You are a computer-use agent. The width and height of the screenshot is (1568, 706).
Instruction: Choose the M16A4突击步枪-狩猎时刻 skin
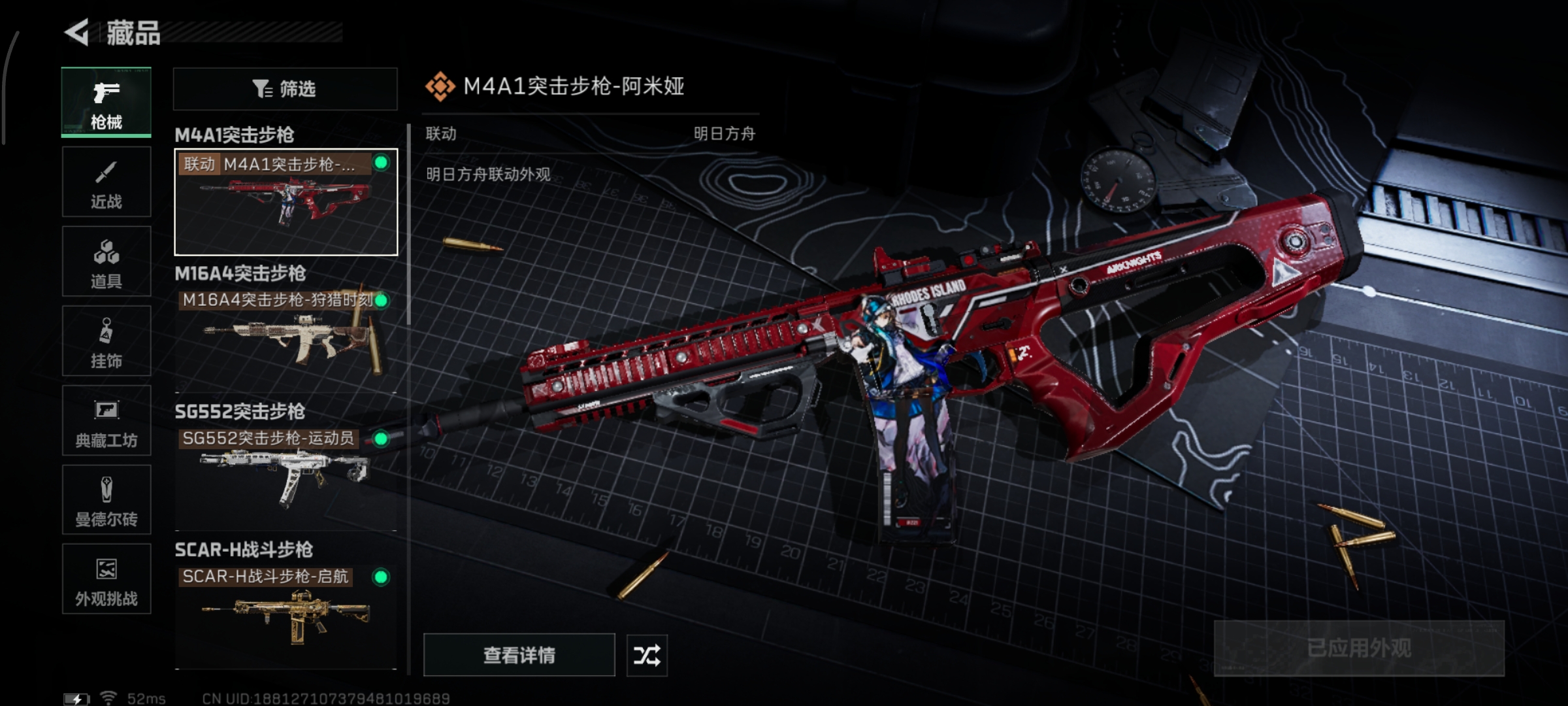(286, 340)
